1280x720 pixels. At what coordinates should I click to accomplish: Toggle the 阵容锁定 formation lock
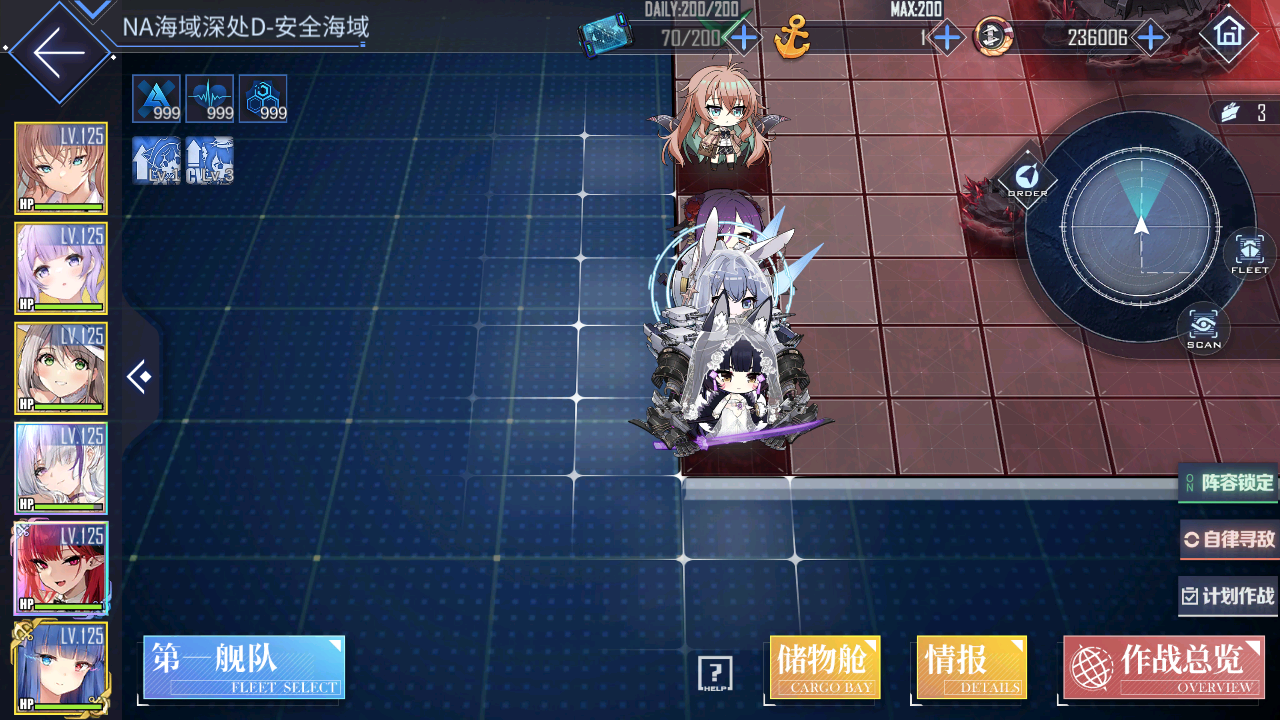pos(1229,483)
